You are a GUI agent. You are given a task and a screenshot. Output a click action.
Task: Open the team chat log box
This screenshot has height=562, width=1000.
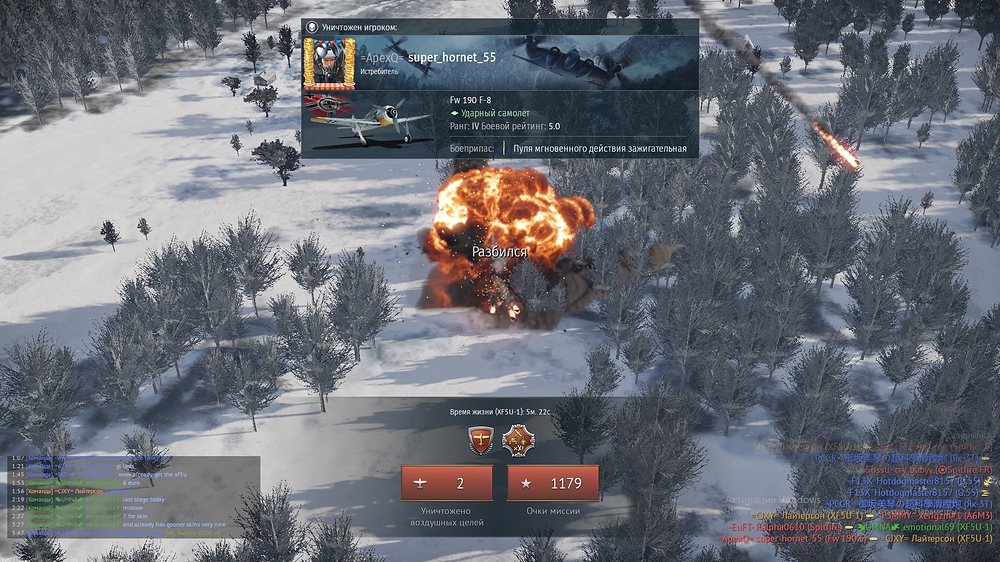pos(133,496)
